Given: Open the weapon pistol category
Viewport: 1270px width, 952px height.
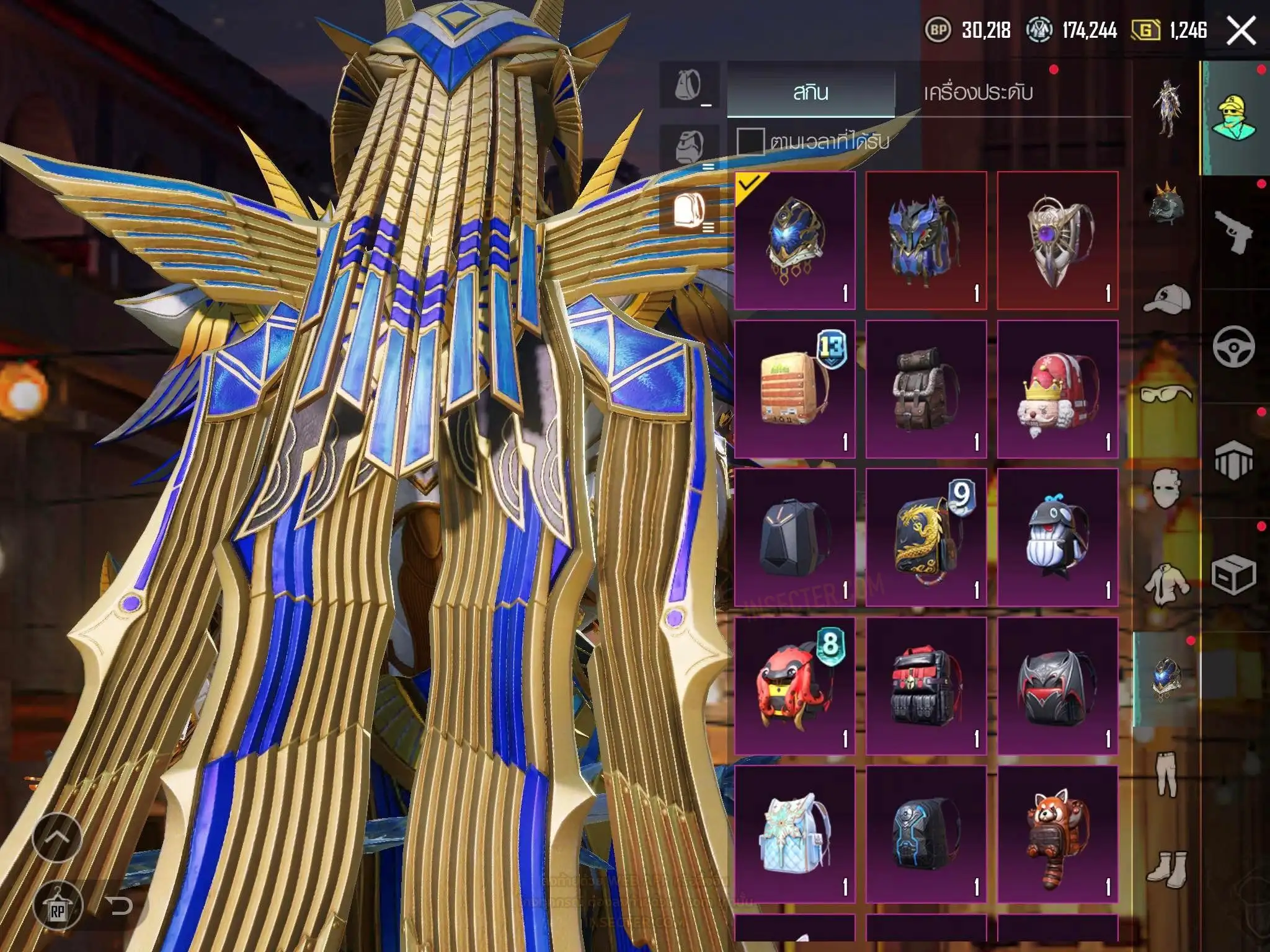Looking at the screenshot, I should (x=1233, y=232).
